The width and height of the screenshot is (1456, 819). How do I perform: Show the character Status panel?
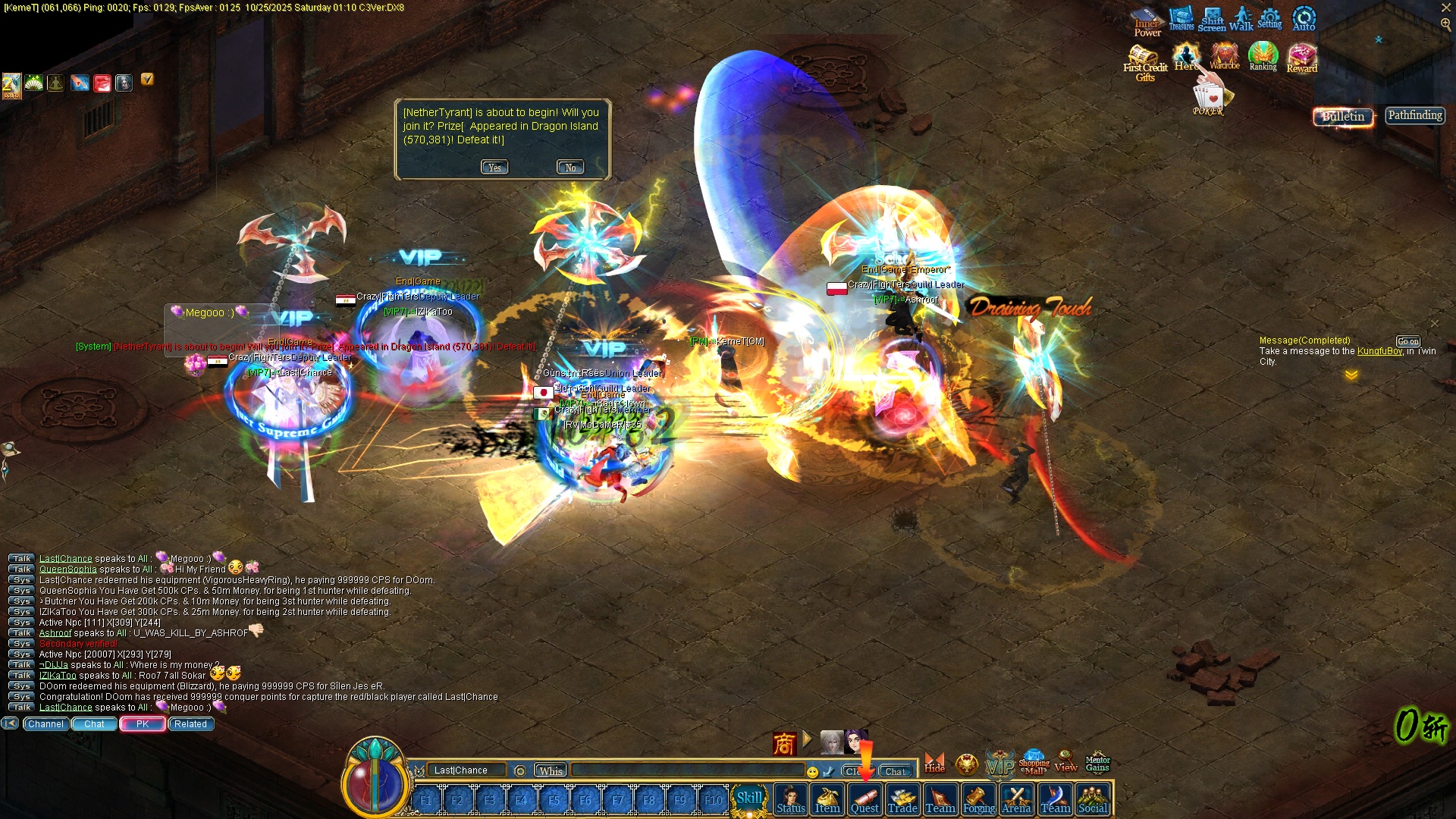click(790, 800)
